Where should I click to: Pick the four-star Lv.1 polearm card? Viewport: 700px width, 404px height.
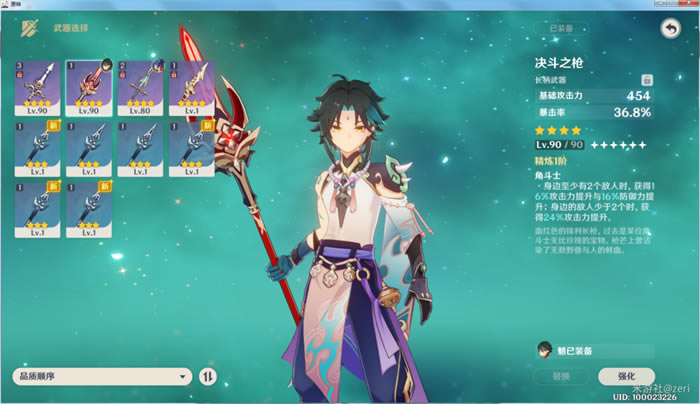point(190,86)
